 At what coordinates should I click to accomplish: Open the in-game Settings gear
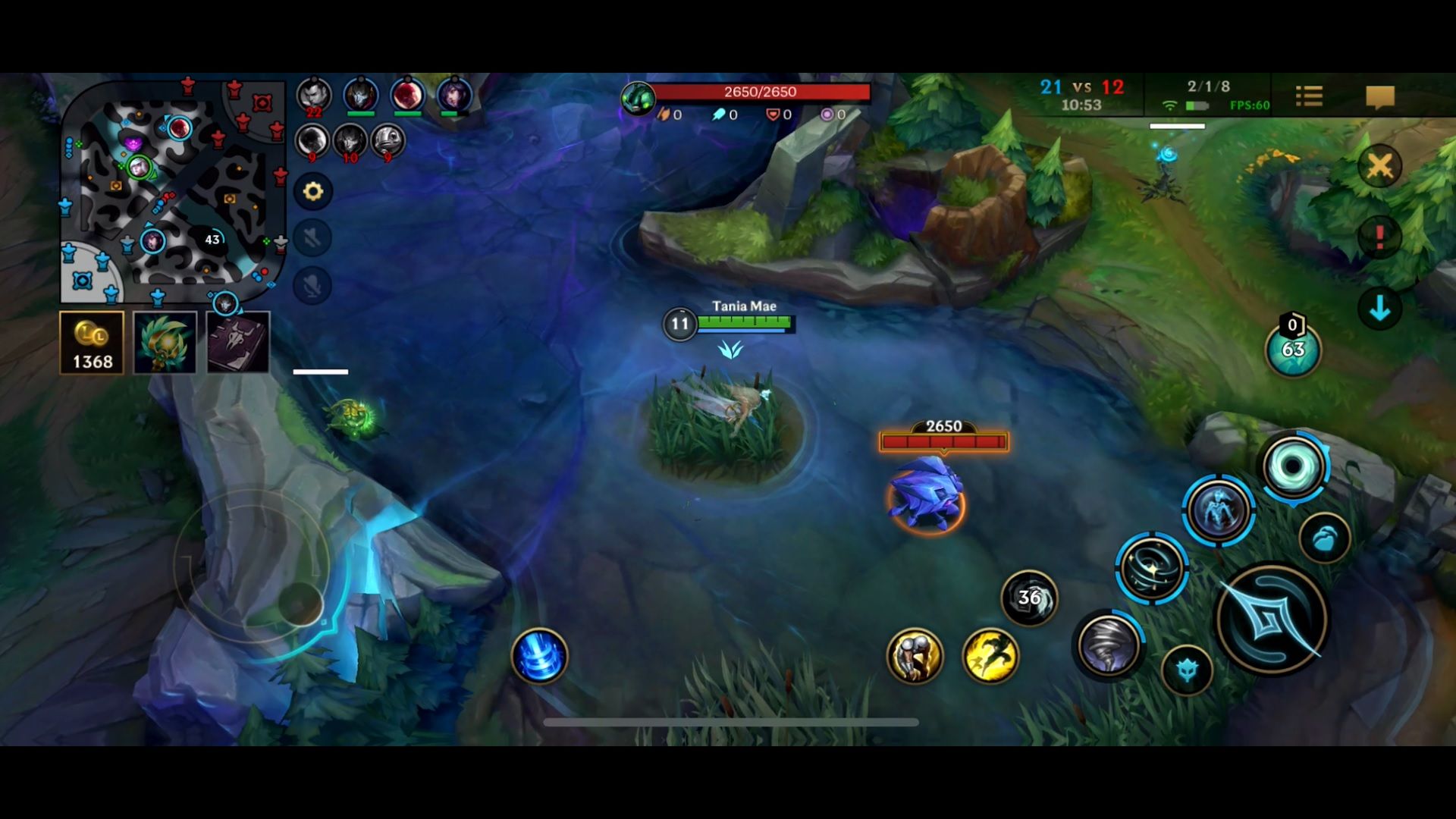[313, 192]
